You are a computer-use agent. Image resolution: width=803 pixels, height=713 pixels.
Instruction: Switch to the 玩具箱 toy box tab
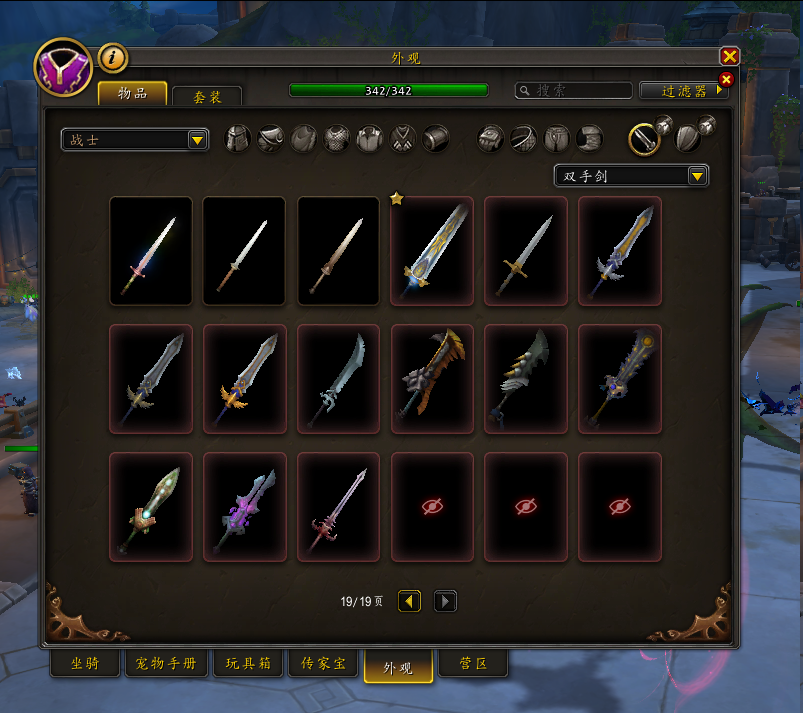[x=247, y=664]
